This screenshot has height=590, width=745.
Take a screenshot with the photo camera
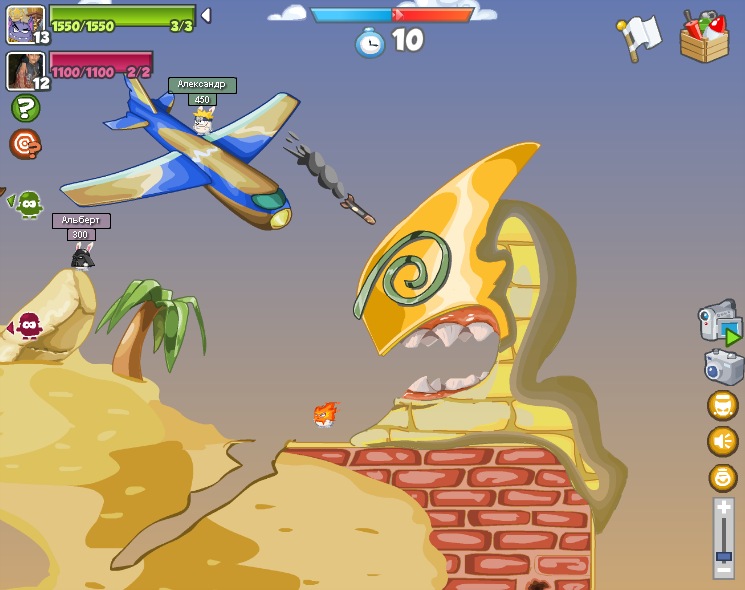pos(723,366)
